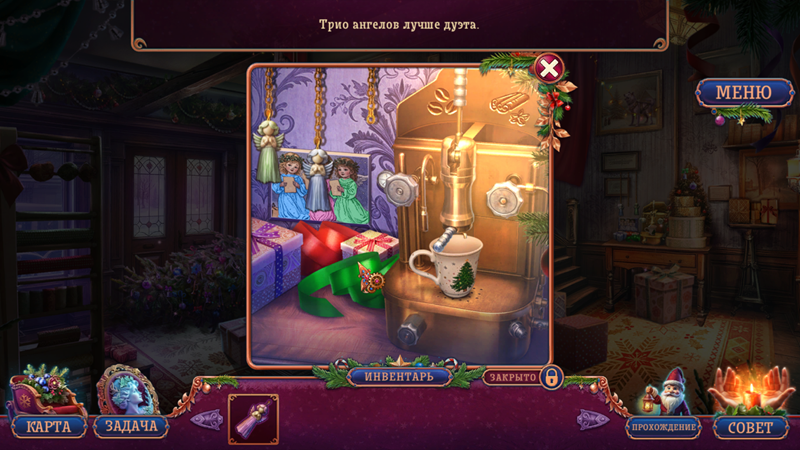Show the next inventory items with the right arrow
Viewport: 800px width, 450px height.
pos(593,419)
